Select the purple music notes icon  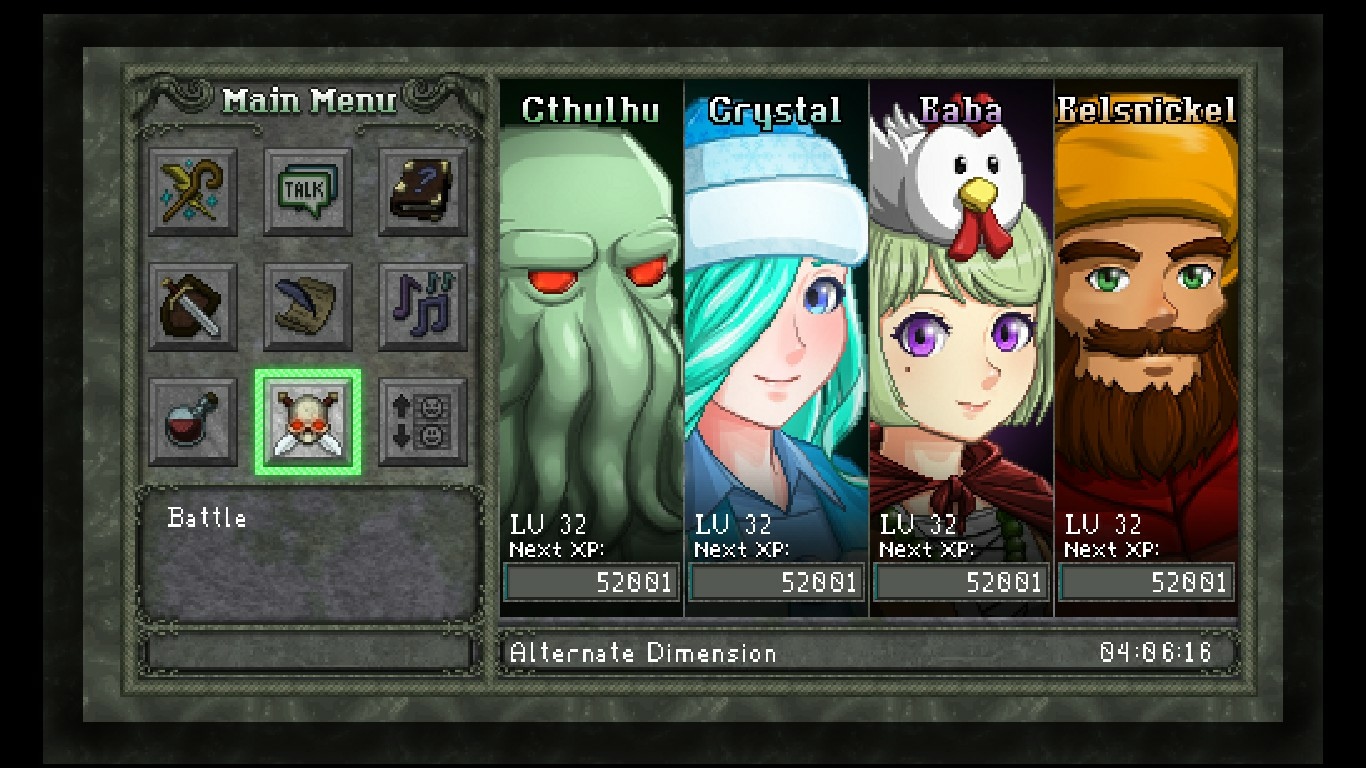(x=423, y=306)
